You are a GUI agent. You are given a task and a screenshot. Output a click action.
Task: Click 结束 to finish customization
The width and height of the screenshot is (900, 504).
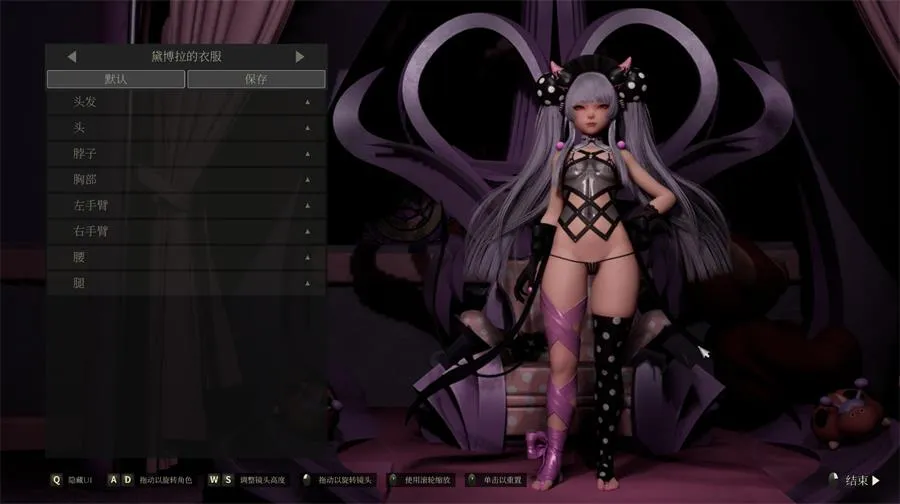click(862, 480)
